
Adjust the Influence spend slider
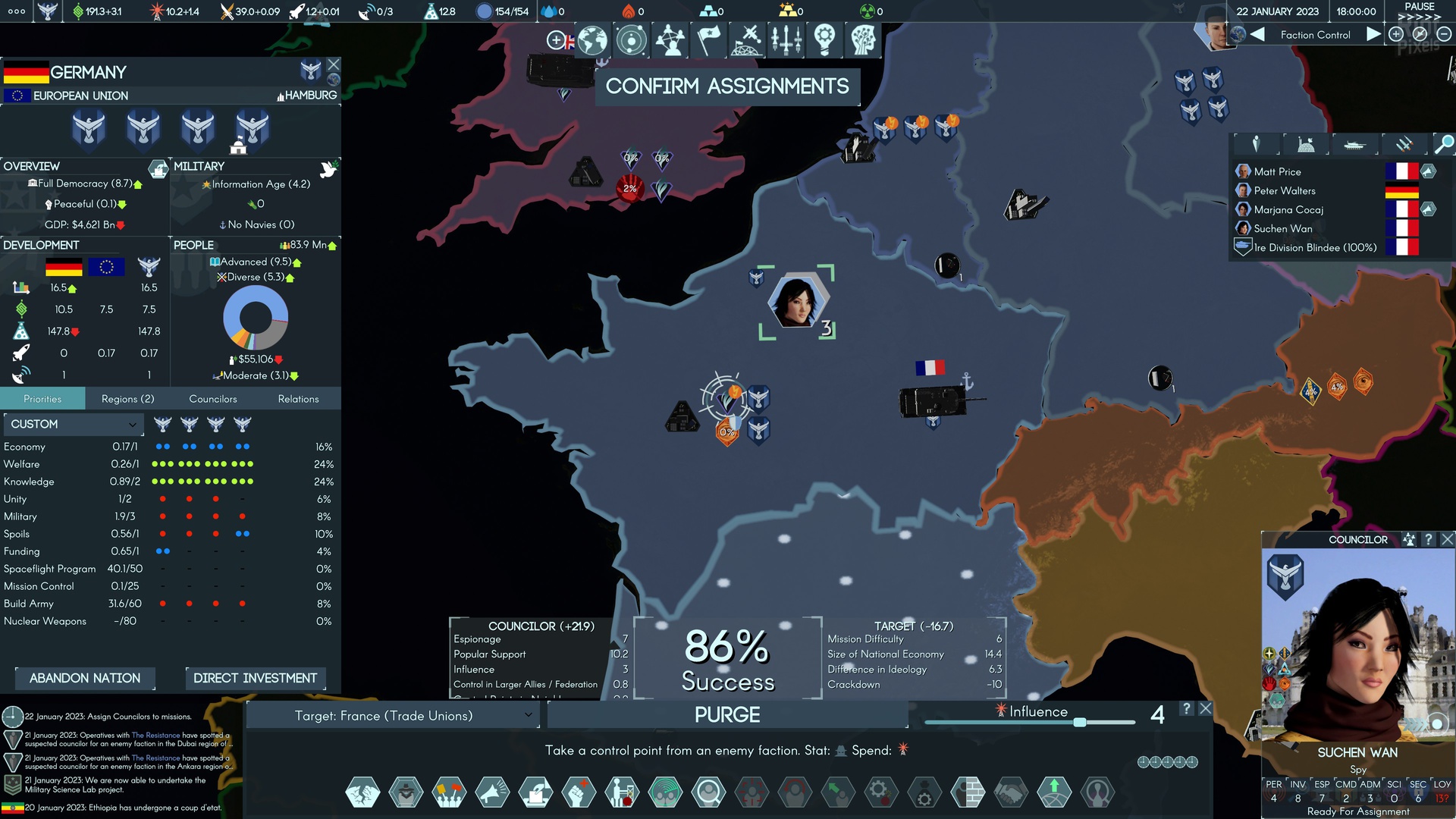click(x=1079, y=722)
